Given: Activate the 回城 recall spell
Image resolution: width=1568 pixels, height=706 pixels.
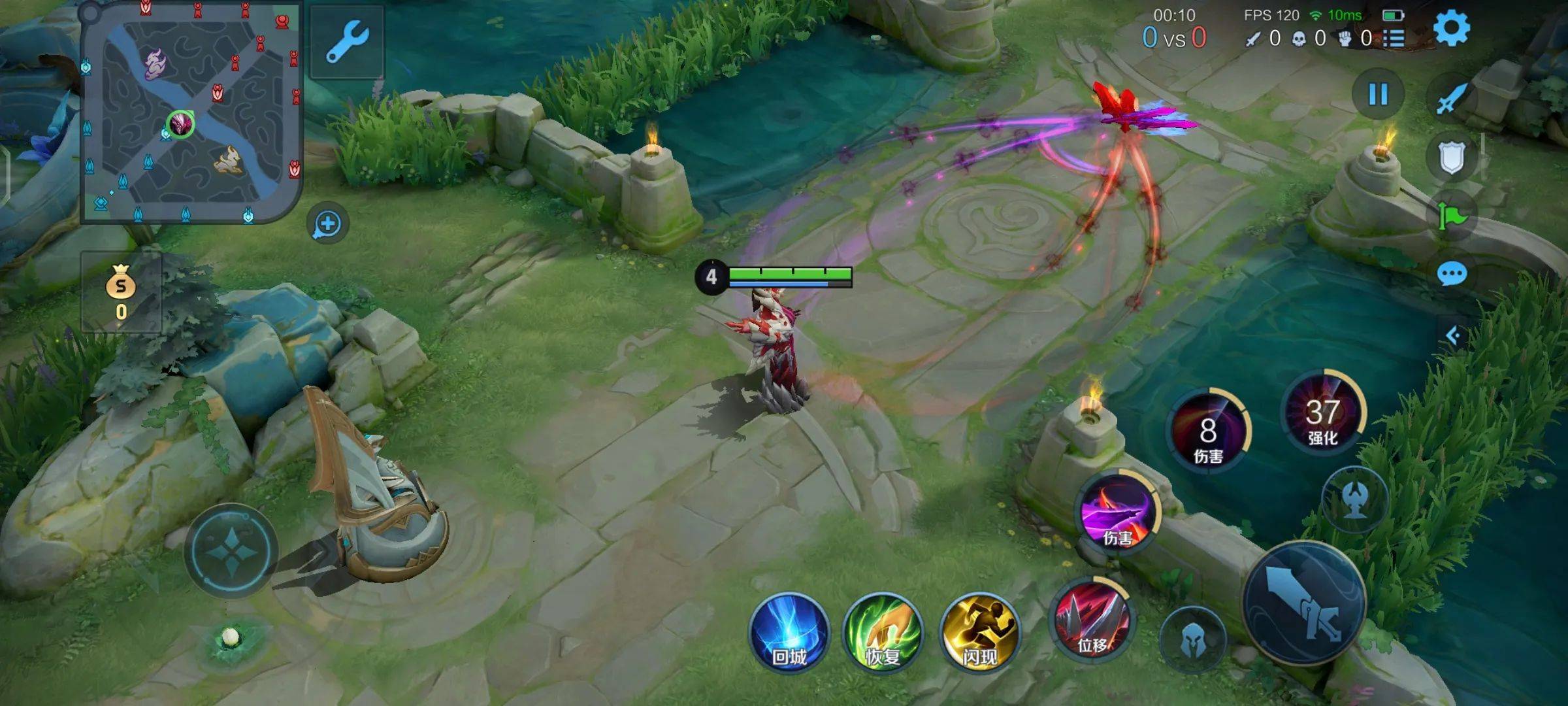Looking at the screenshot, I should pyautogui.click(x=789, y=632).
